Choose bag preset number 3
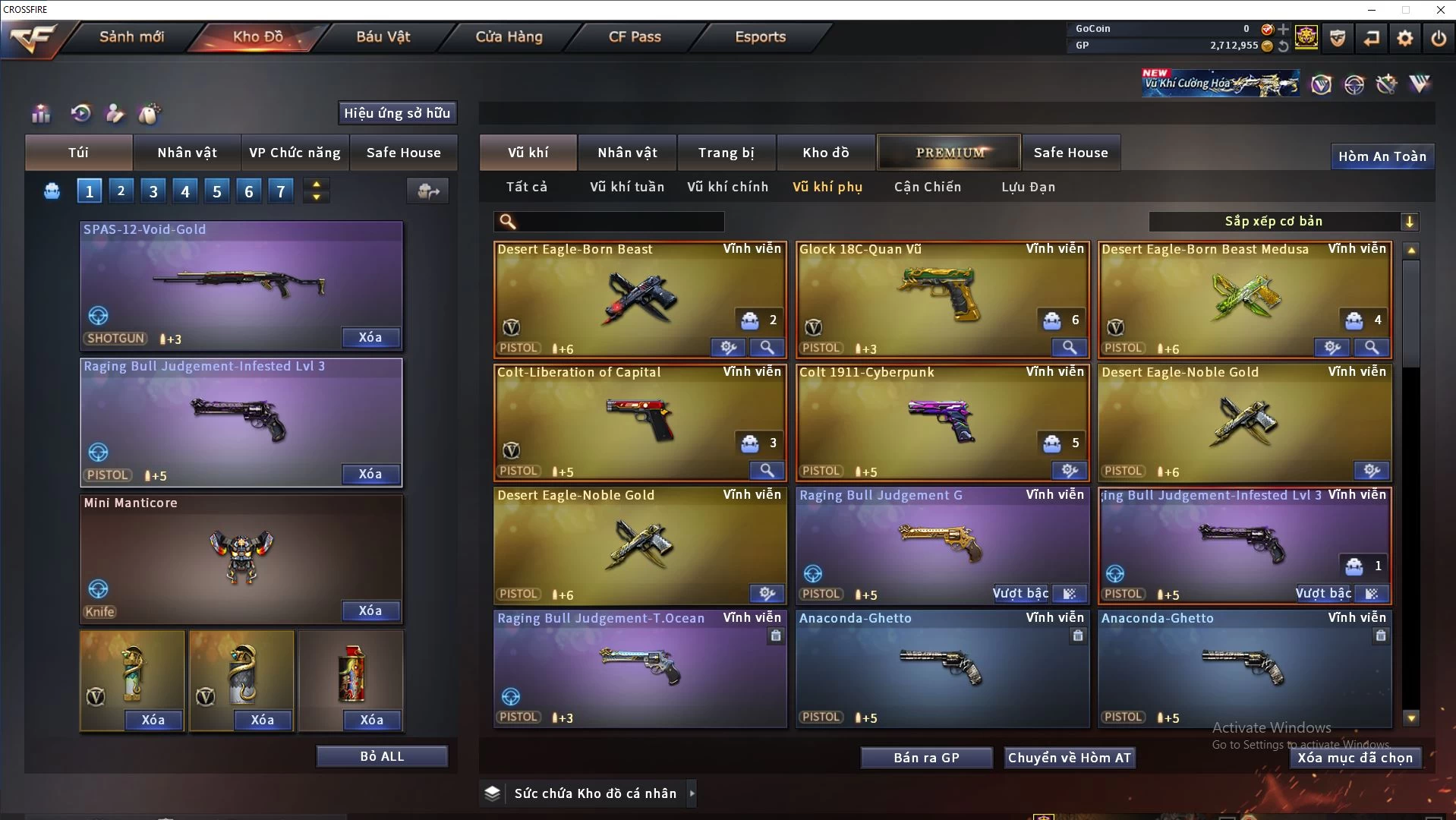Viewport: 1456px width, 820px height. [153, 191]
